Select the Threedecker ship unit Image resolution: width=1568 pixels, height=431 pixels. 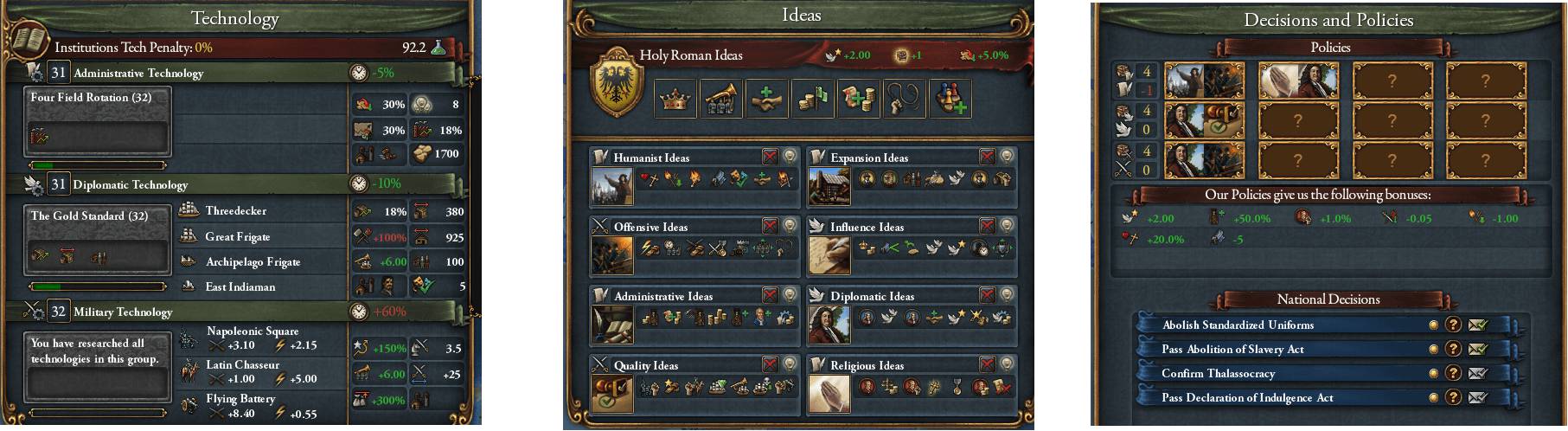point(235,211)
